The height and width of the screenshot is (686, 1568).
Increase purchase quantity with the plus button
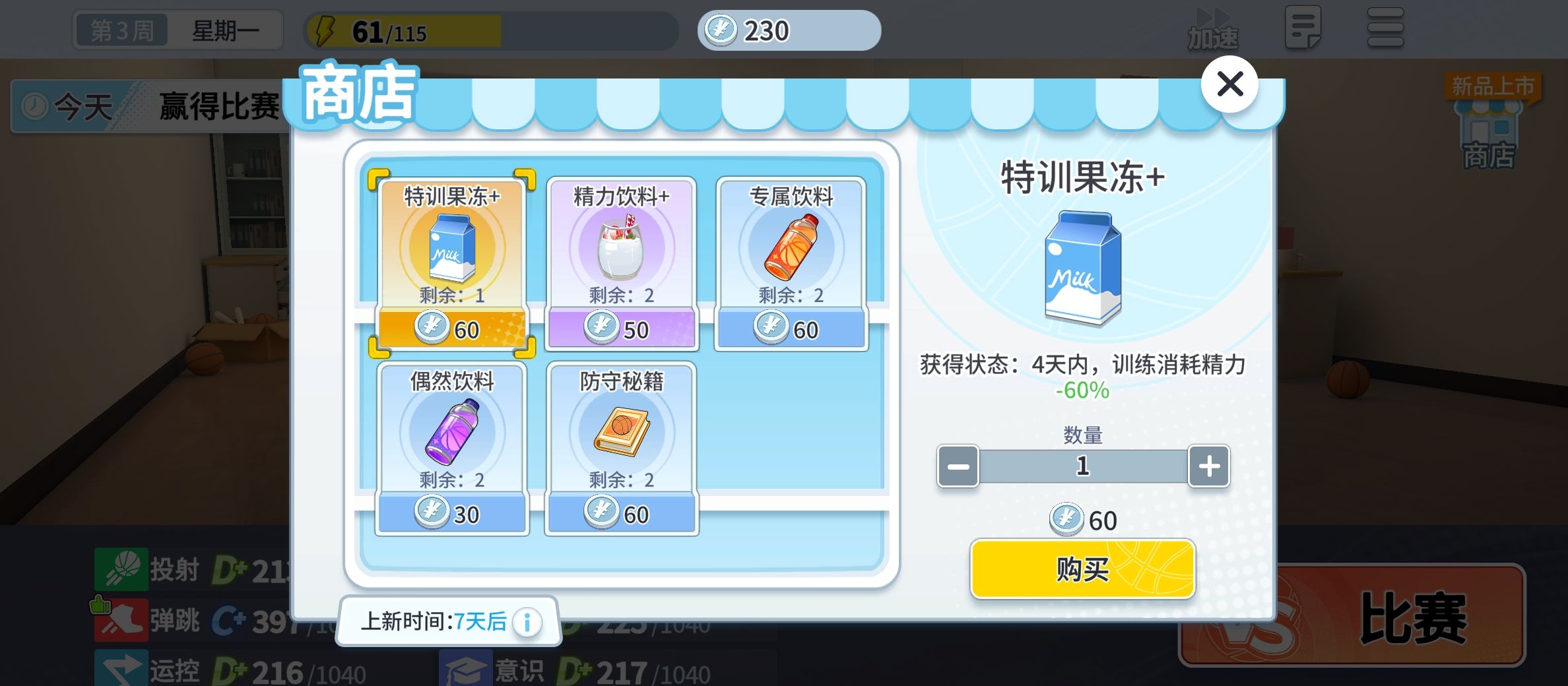1208,466
